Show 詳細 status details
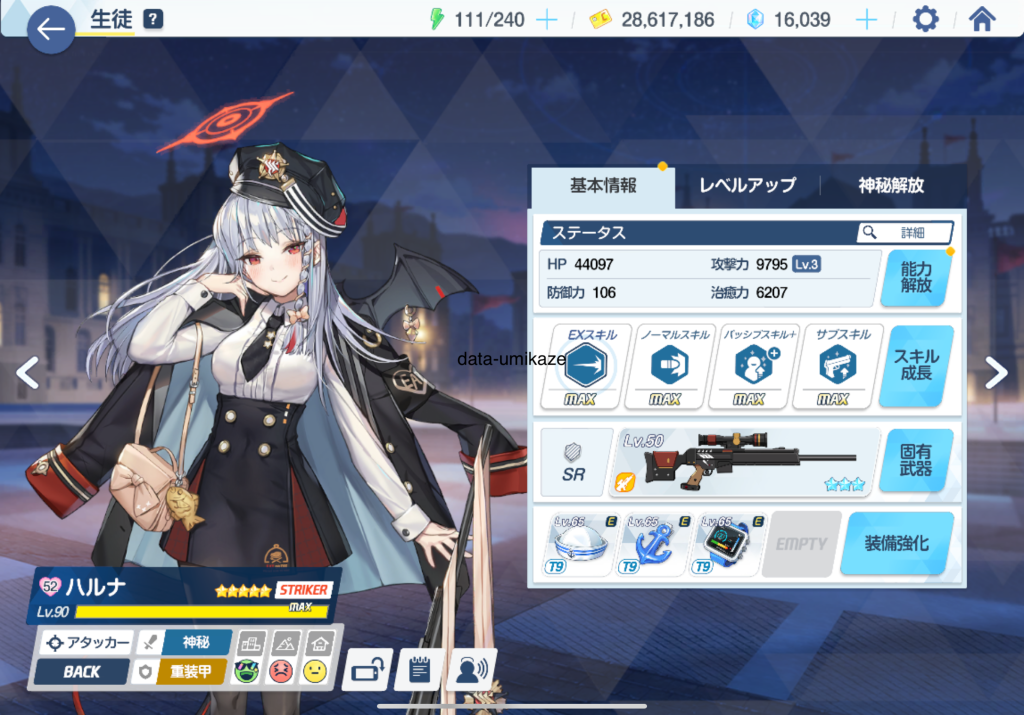Image resolution: width=1024 pixels, height=715 pixels. pos(904,232)
